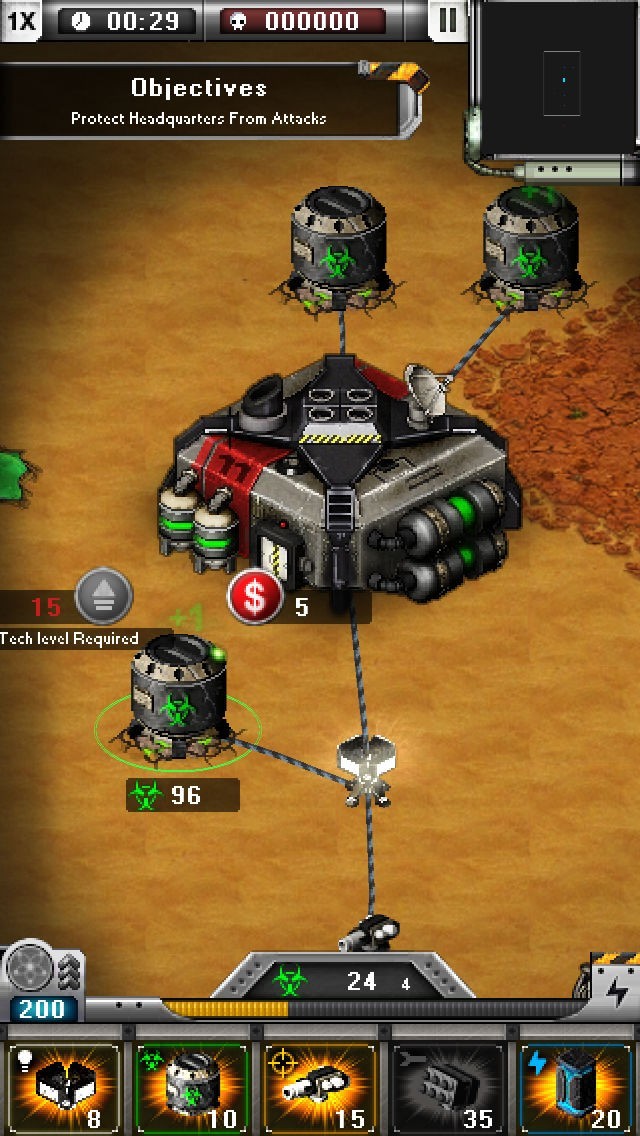Activate the grey upgrade arrow button
The image size is (640, 1136).
(104, 594)
